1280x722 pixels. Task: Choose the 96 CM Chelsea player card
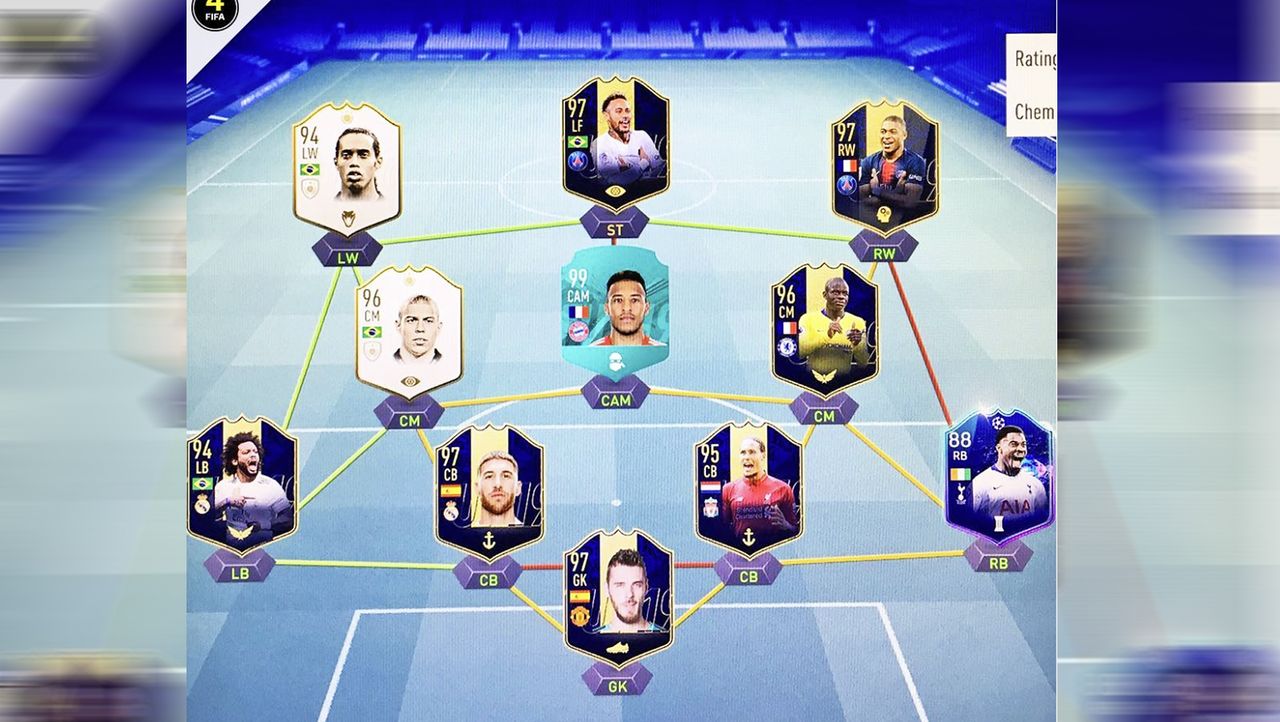[x=824, y=329]
